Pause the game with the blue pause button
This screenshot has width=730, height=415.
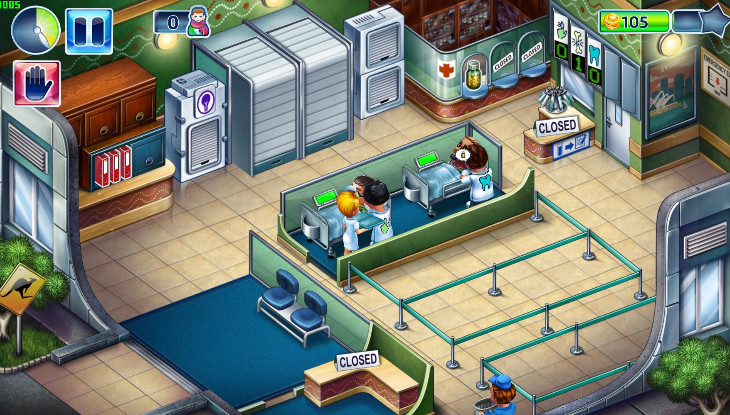88,30
